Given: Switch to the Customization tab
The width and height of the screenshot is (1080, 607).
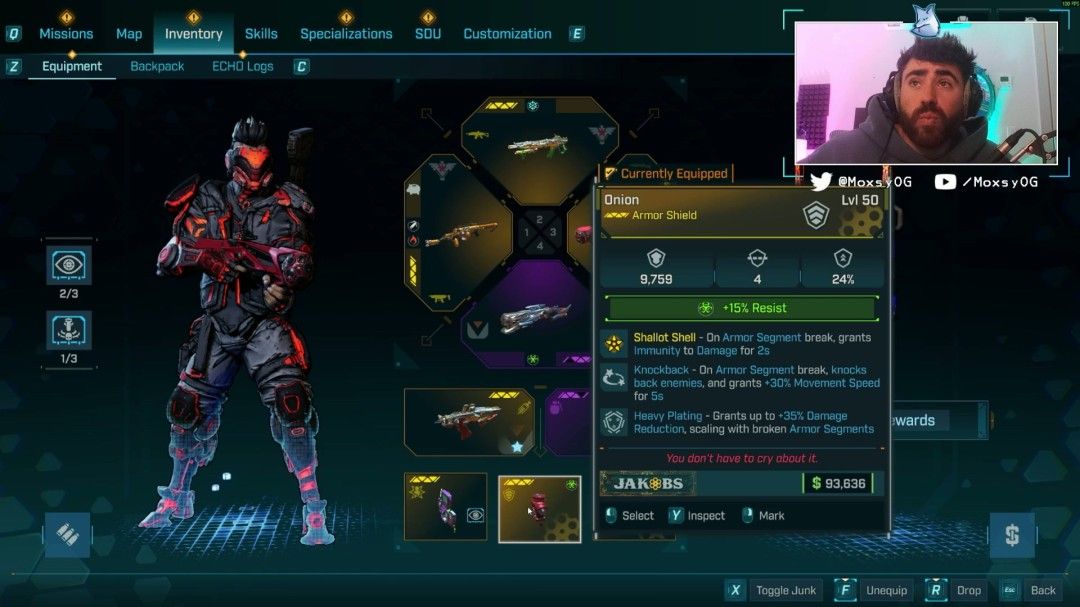Looking at the screenshot, I should [507, 33].
